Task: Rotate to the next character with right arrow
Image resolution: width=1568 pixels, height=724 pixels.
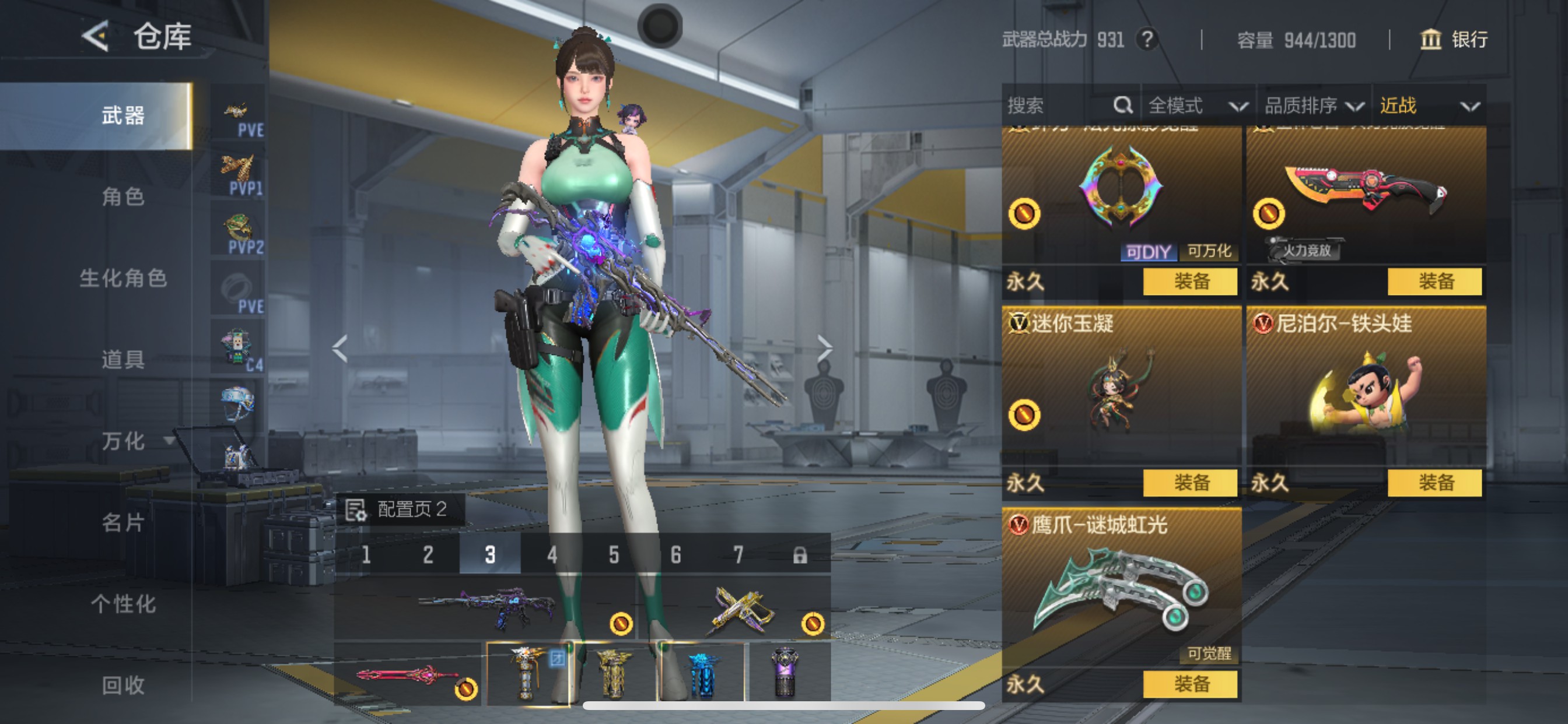Action: coord(824,349)
